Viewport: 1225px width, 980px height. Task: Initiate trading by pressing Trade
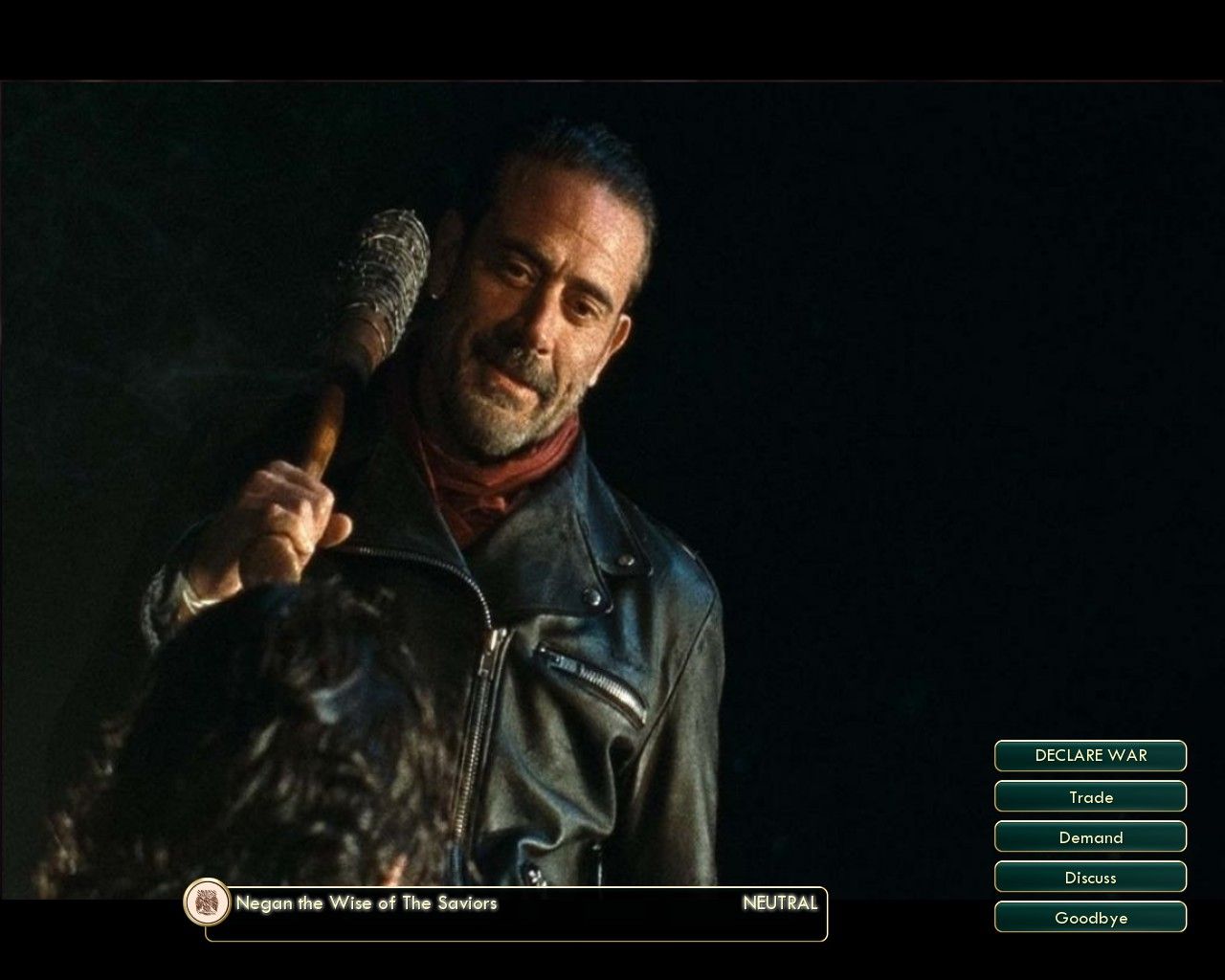pos(1090,796)
